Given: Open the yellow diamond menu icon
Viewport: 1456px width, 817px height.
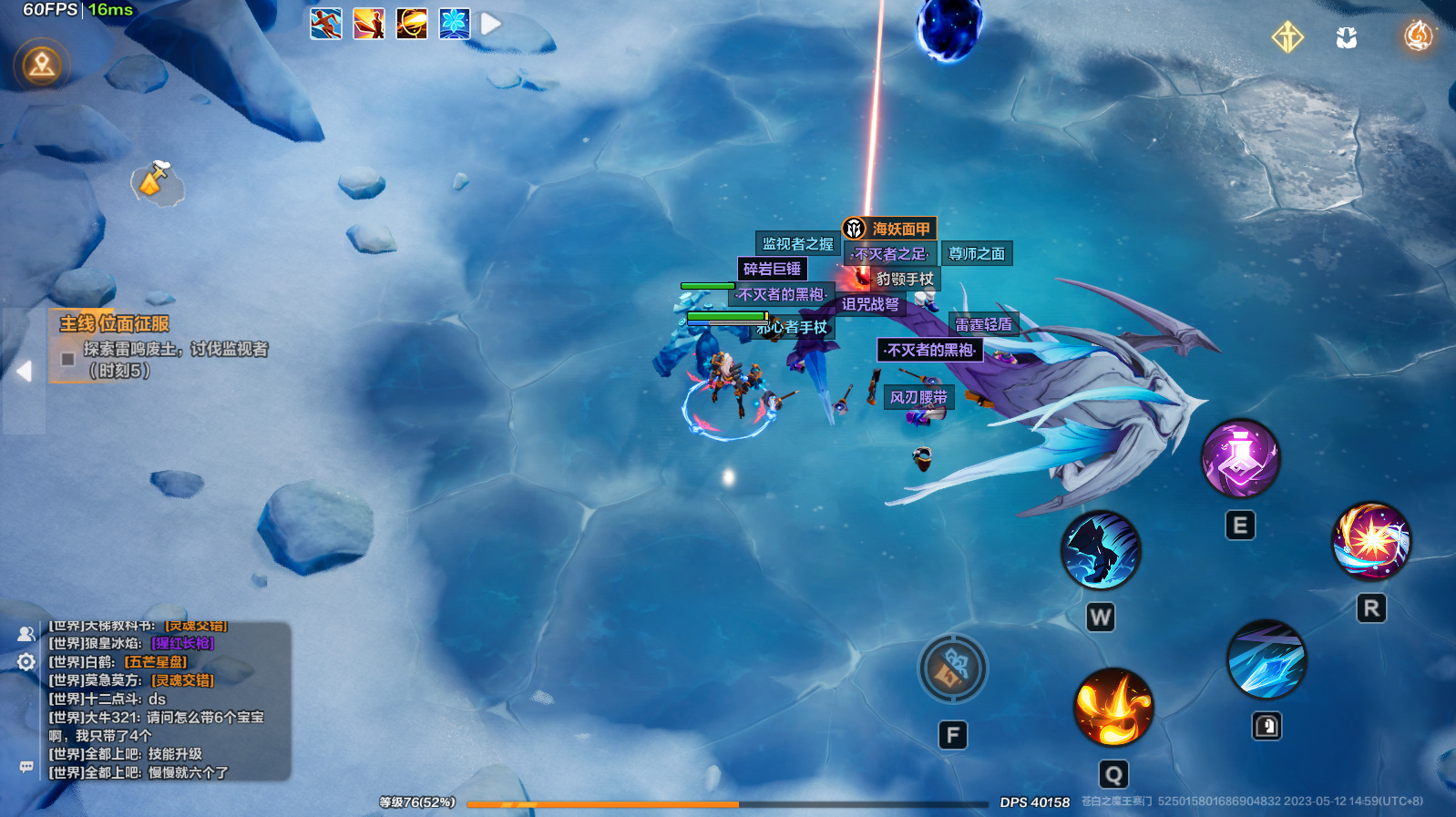Looking at the screenshot, I should (1287, 37).
